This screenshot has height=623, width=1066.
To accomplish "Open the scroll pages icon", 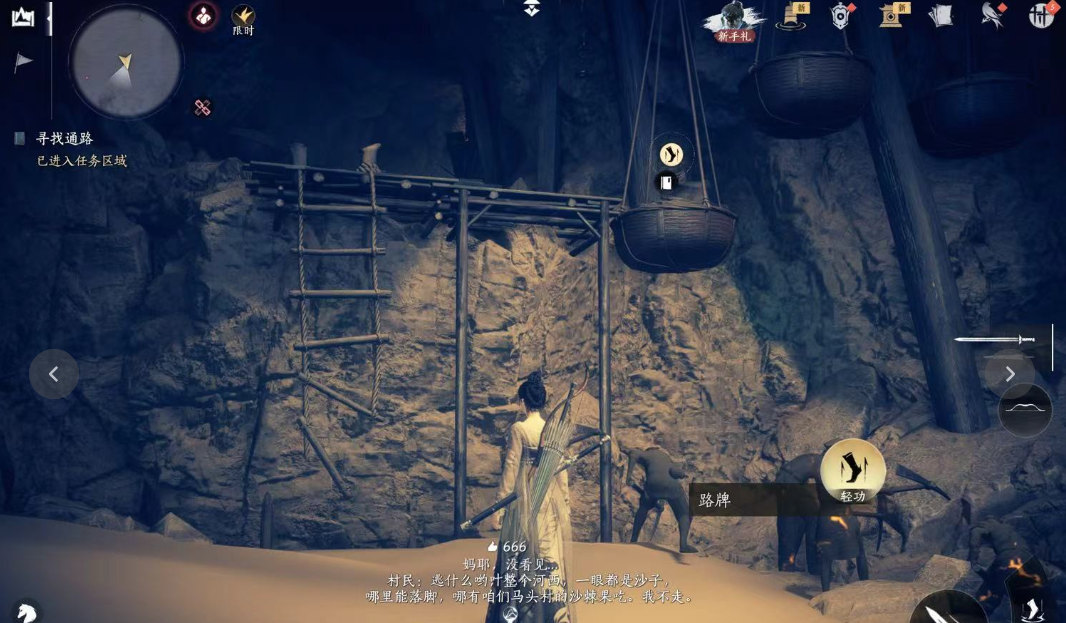I will click(x=940, y=16).
